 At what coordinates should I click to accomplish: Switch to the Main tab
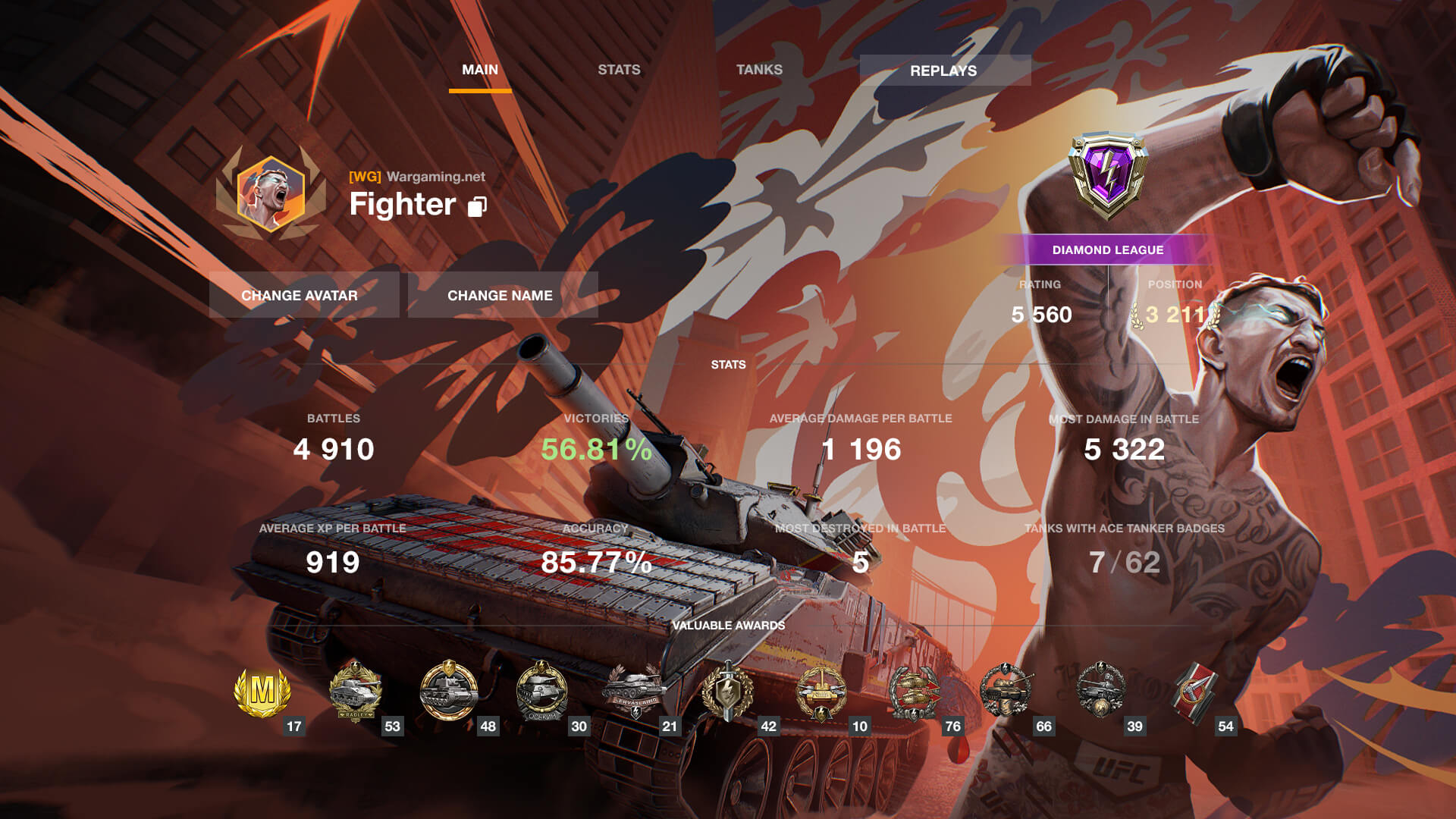tap(480, 70)
